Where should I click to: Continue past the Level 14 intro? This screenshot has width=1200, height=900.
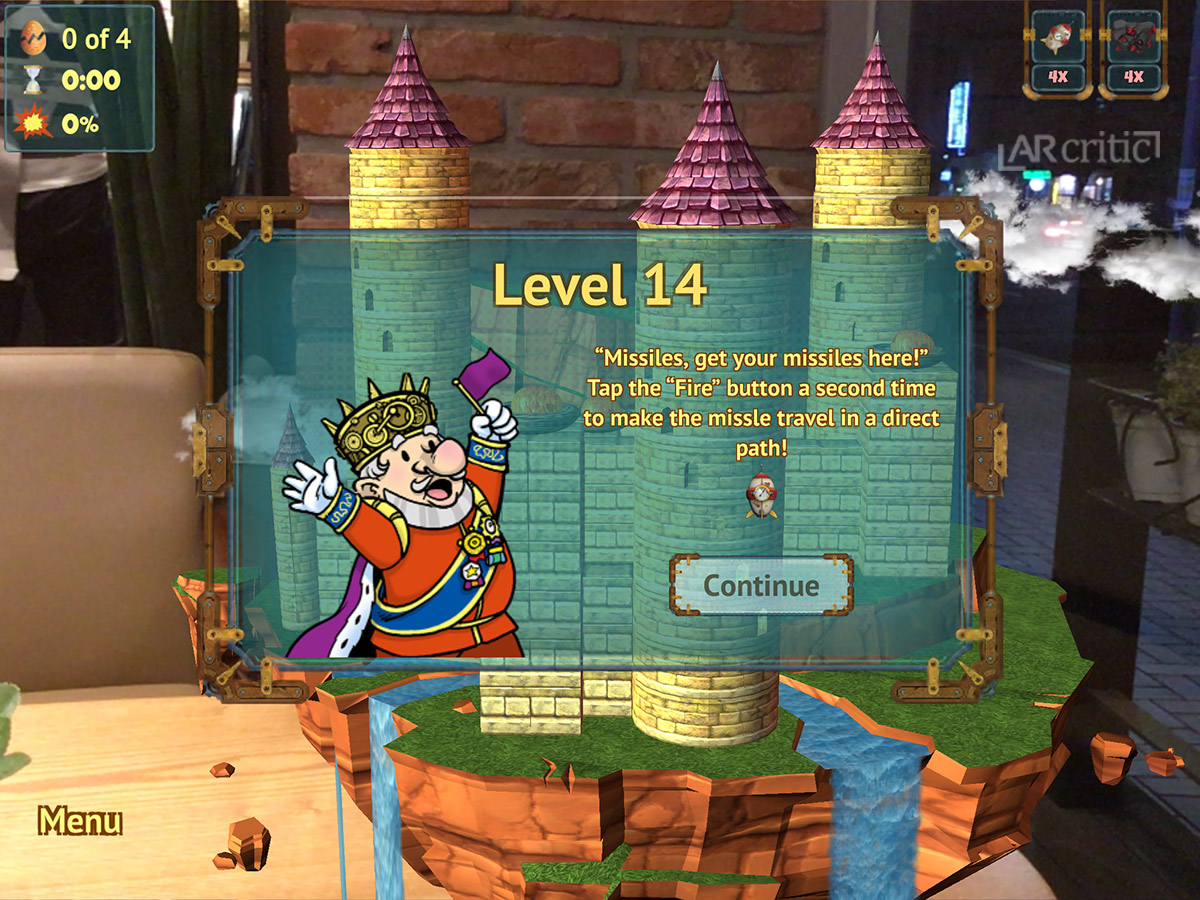(x=761, y=586)
